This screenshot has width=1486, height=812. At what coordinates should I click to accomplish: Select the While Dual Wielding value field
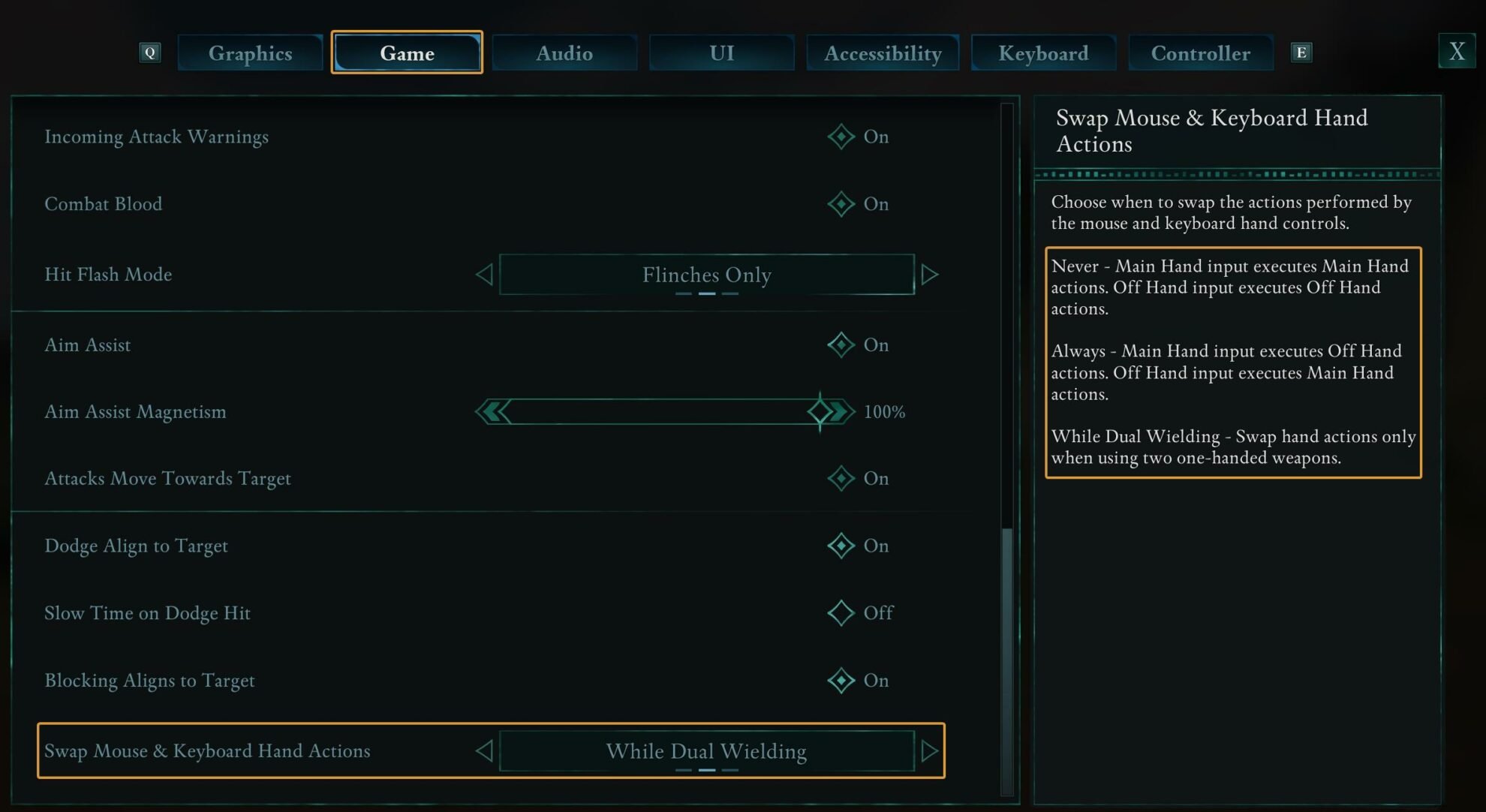(x=705, y=750)
